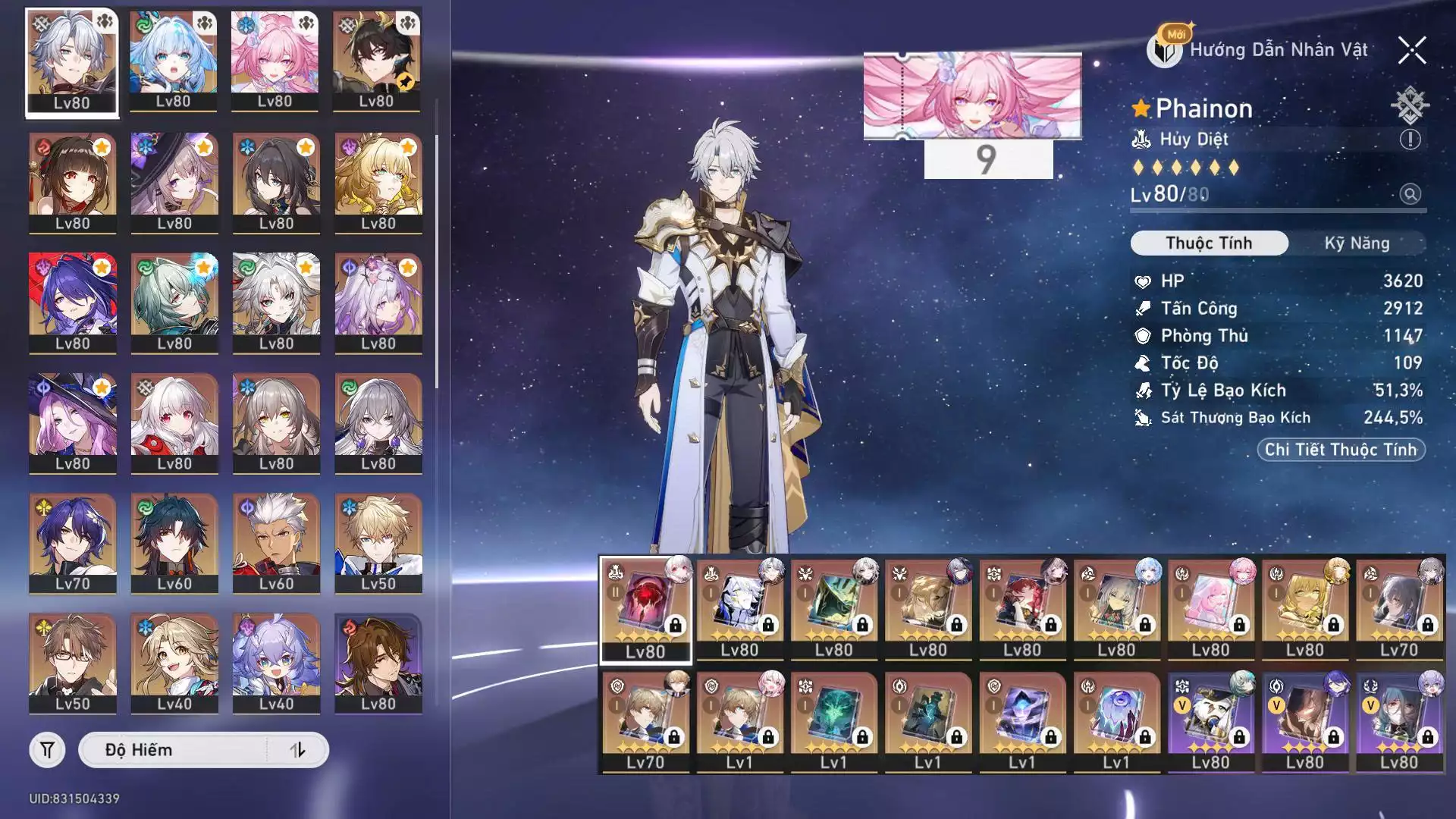Click the magnifier icon beside Lv80/80
The width and height of the screenshot is (1456, 819).
[1410, 194]
